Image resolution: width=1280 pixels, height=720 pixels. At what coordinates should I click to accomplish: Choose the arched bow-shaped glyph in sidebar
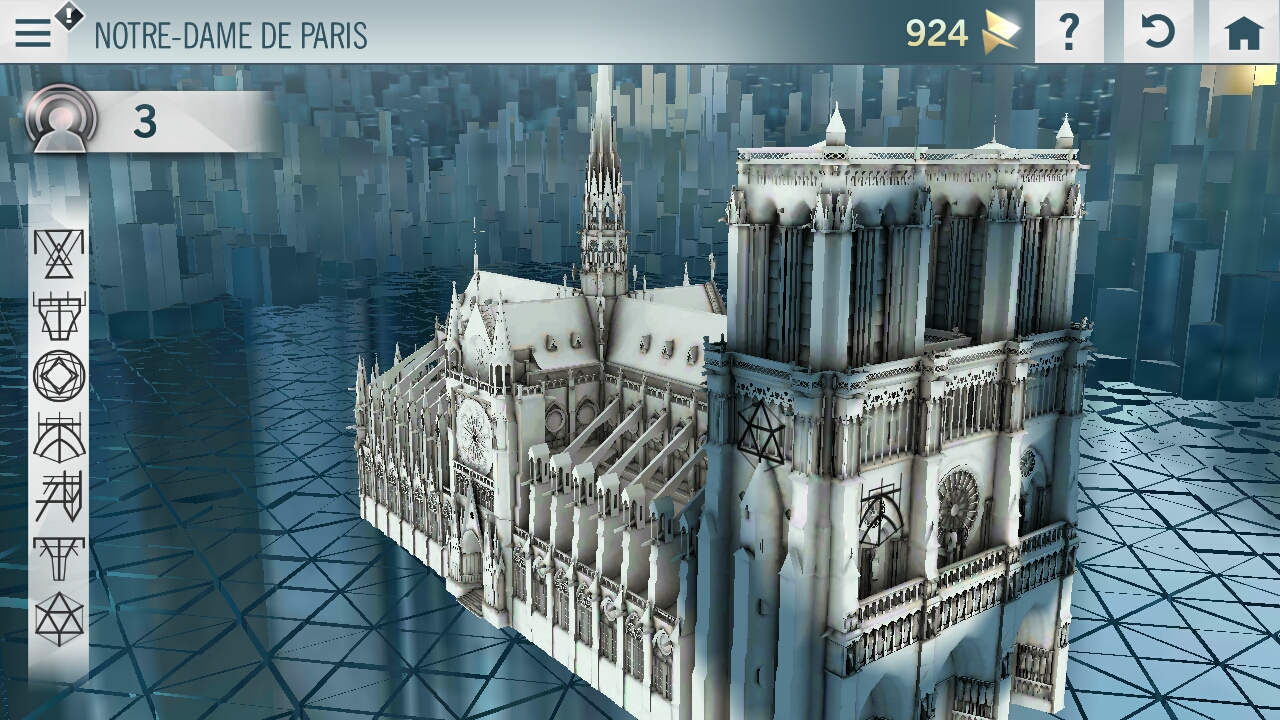(x=59, y=437)
